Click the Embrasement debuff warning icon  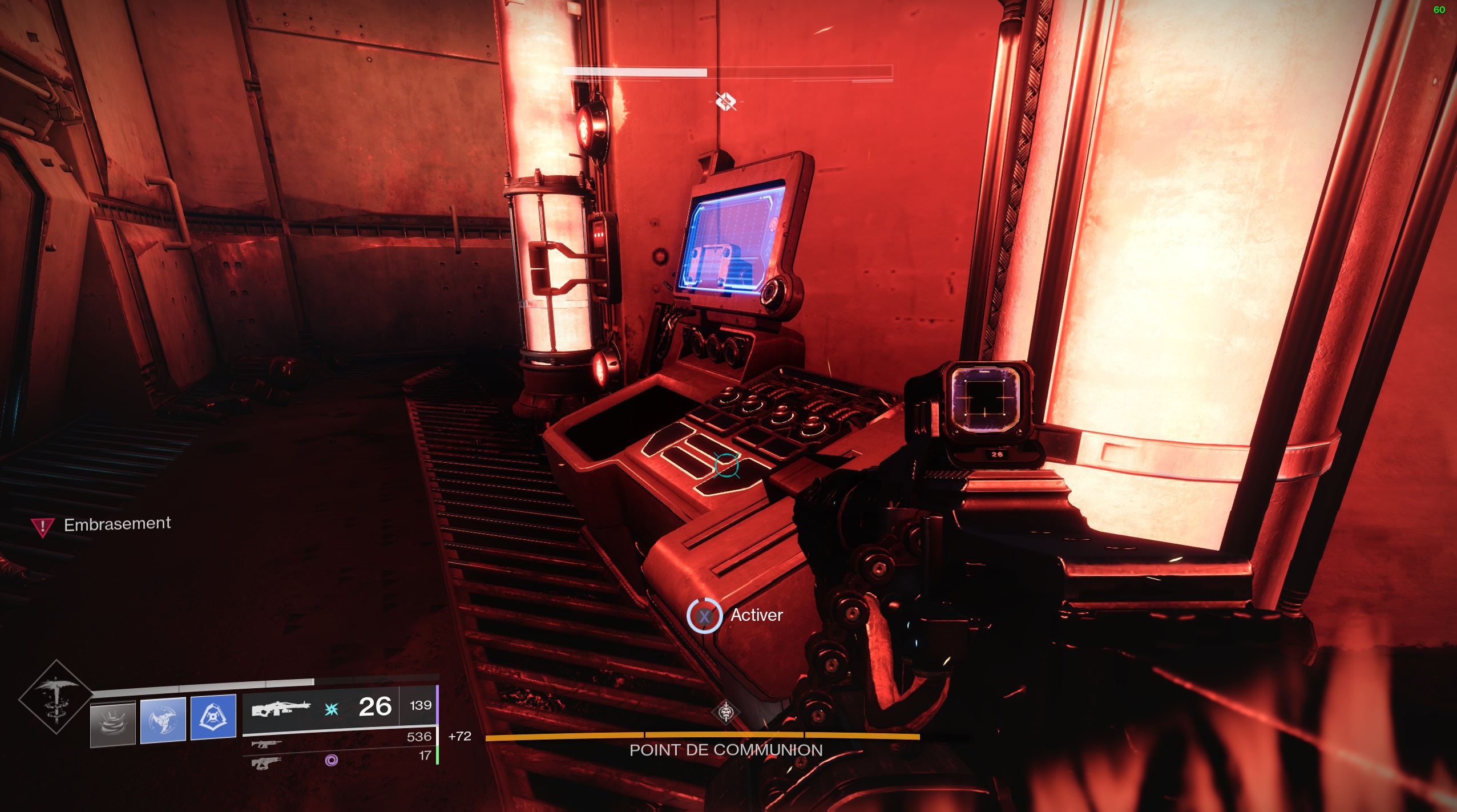point(42,526)
